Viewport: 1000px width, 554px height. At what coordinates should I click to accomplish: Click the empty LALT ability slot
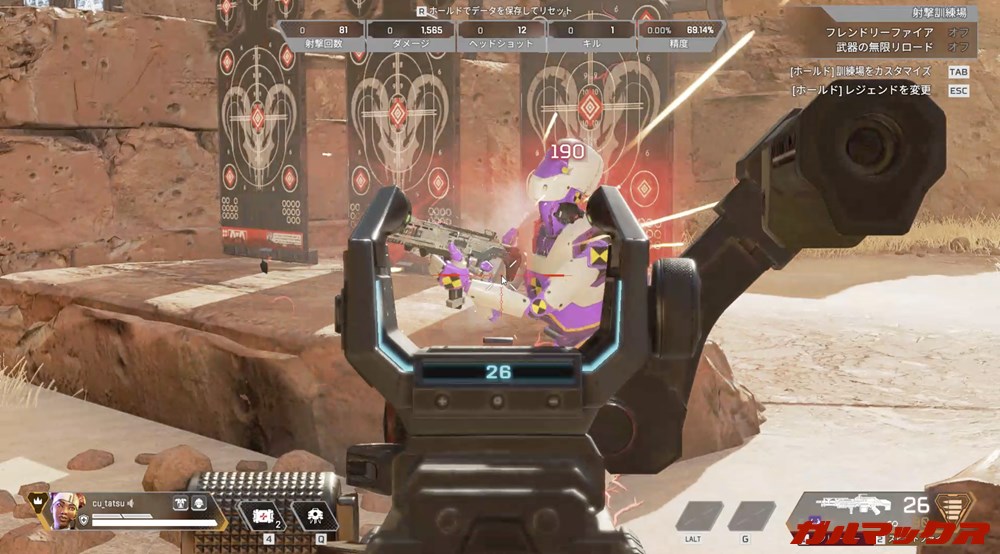tap(698, 516)
